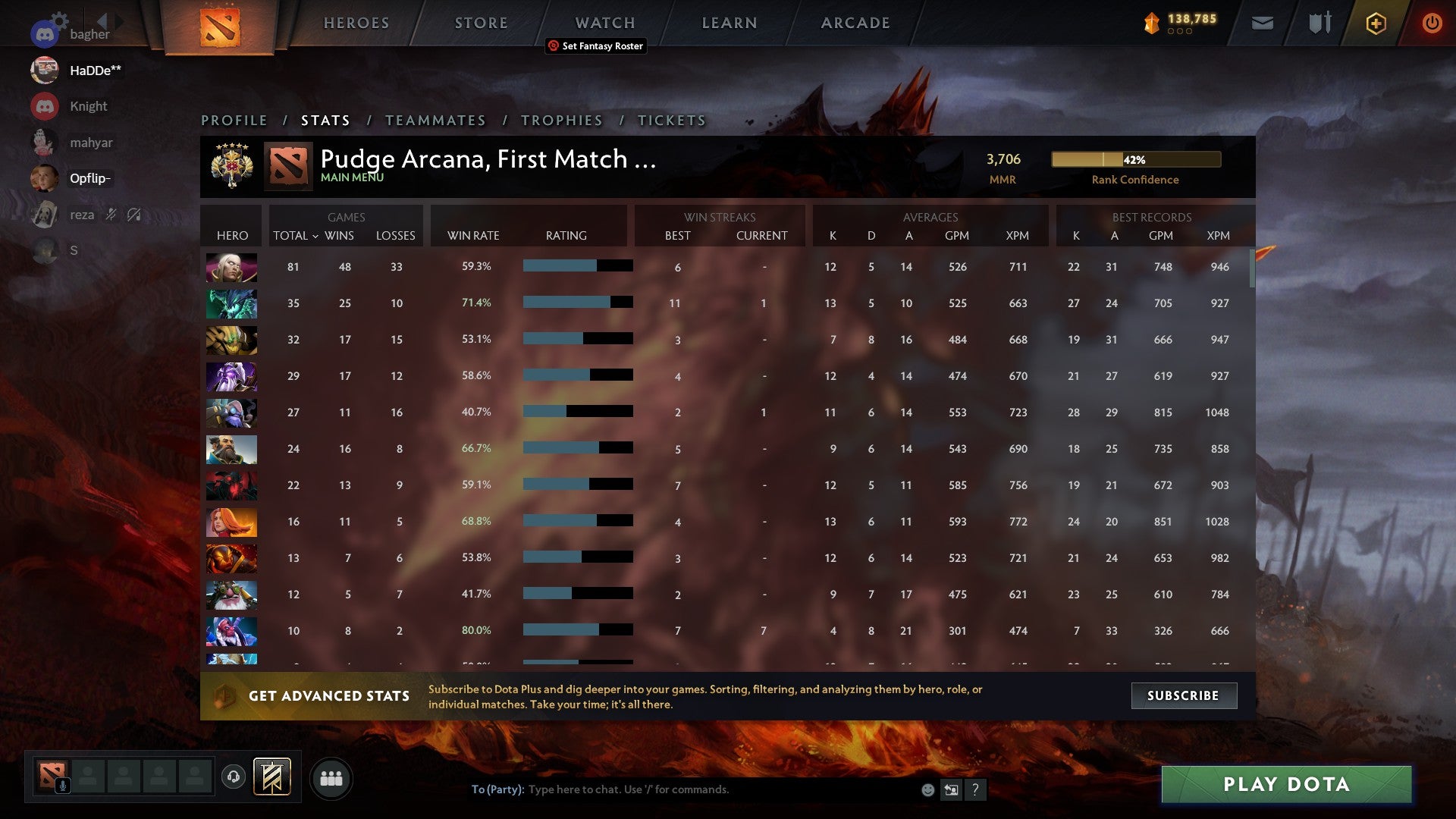The width and height of the screenshot is (1456, 819).
Task: Click SUBSCRIBE for Dota Plus
Action: 1183,695
